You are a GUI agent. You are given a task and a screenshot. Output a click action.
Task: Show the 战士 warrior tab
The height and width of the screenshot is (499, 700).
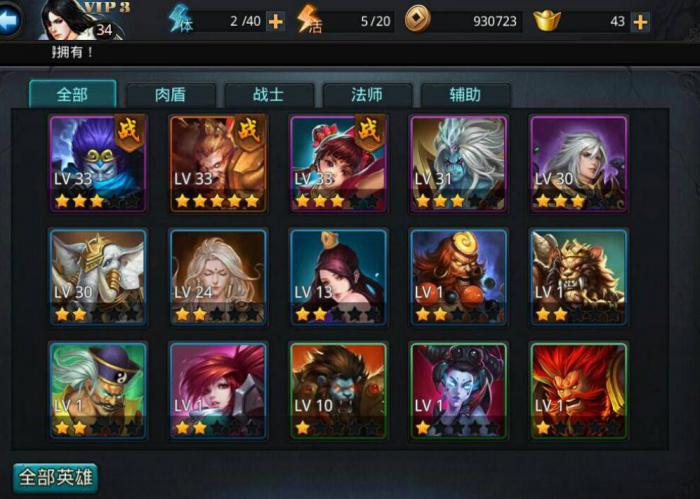(268, 95)
